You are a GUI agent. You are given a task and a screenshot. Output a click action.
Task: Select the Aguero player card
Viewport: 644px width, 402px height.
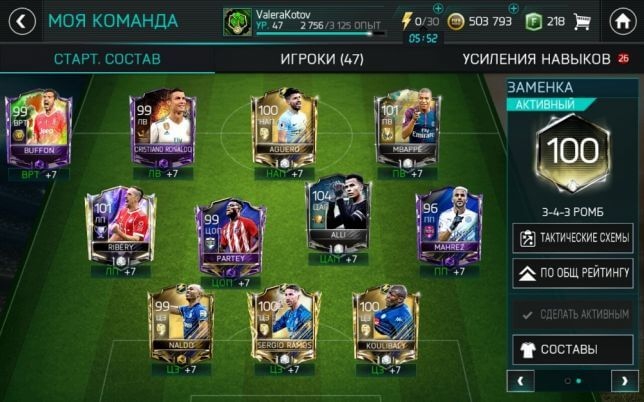[284, 130]
